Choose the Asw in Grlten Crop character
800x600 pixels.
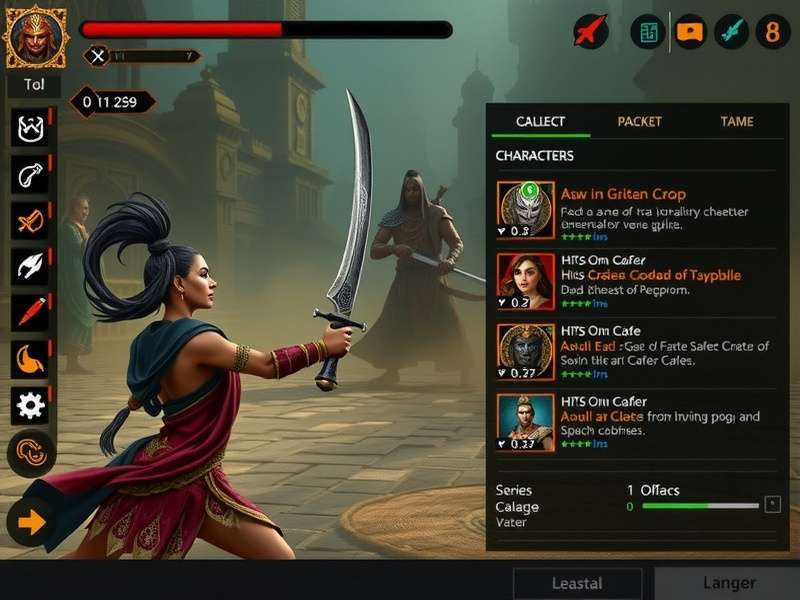623,194
